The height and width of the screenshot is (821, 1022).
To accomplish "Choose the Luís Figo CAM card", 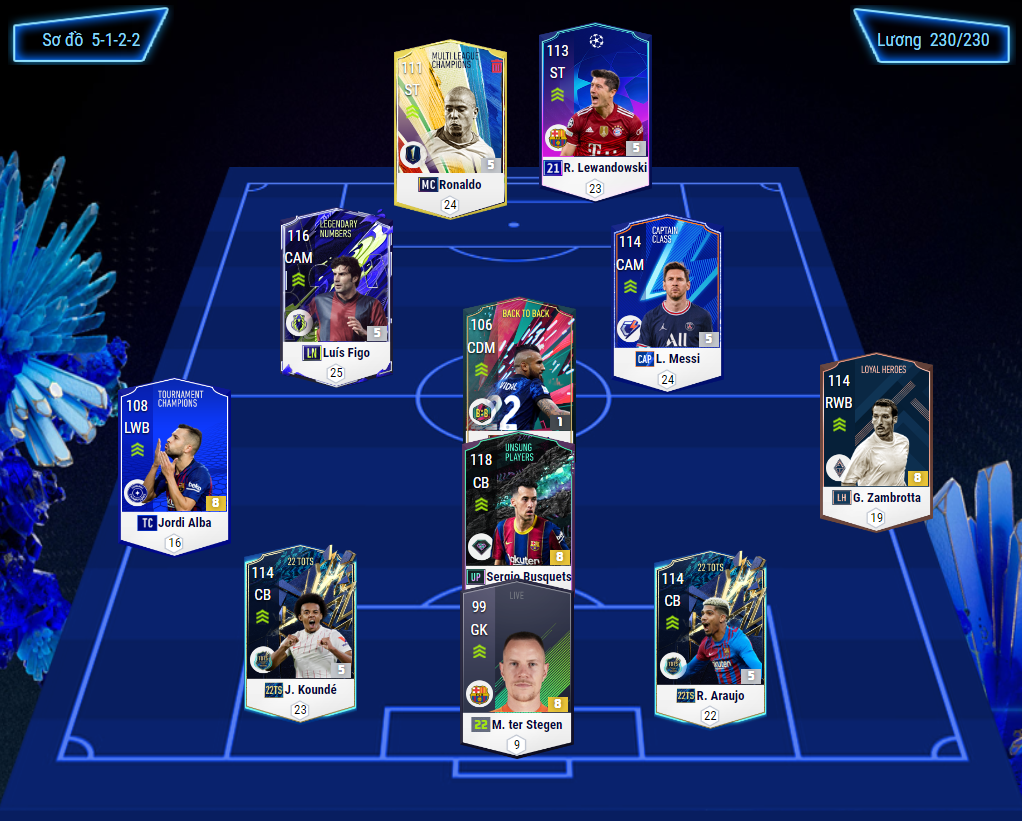I will [x=336, y=290].
